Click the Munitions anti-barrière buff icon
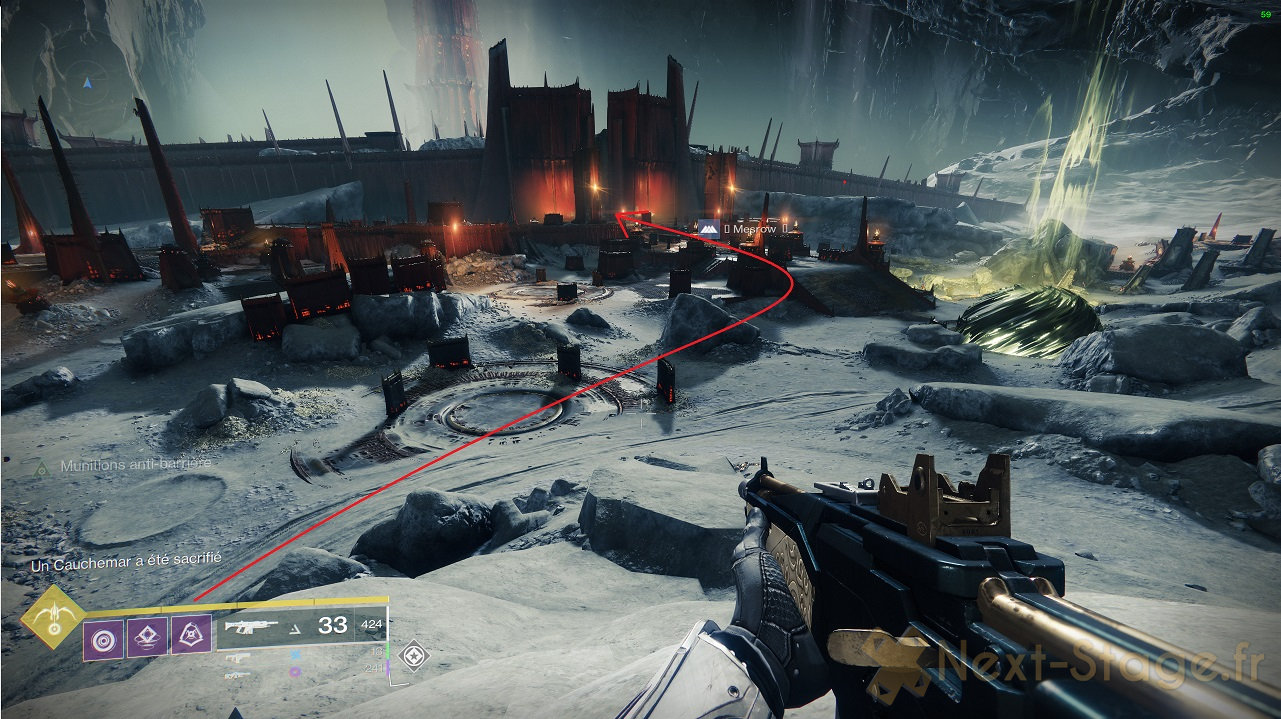1281x719 pixels. pyautogui.click(x=41, y=466)
